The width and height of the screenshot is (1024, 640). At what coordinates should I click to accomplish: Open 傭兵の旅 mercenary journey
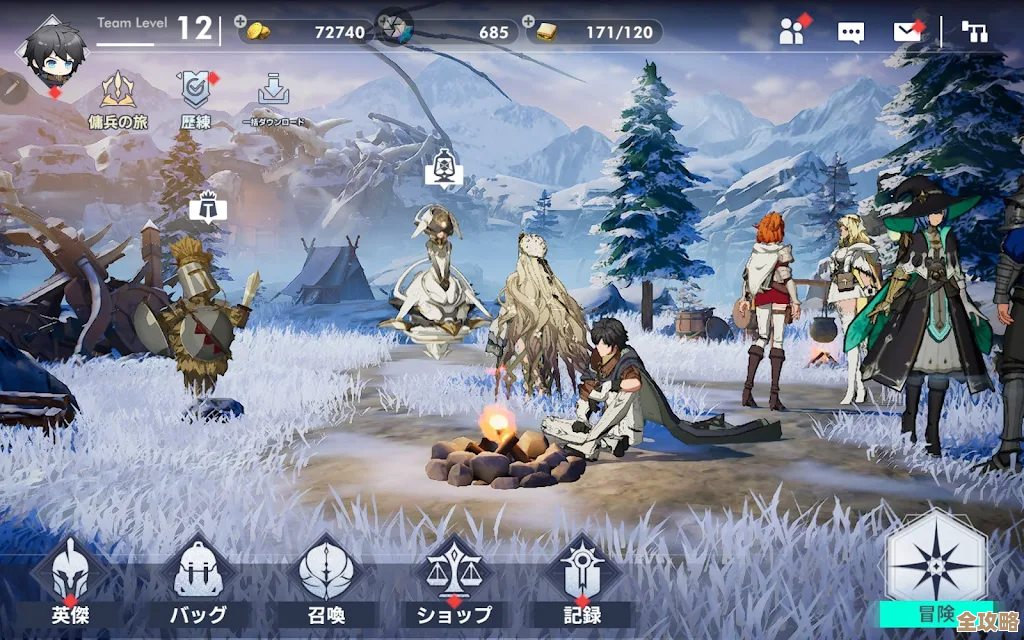click(x=118, y=99)
